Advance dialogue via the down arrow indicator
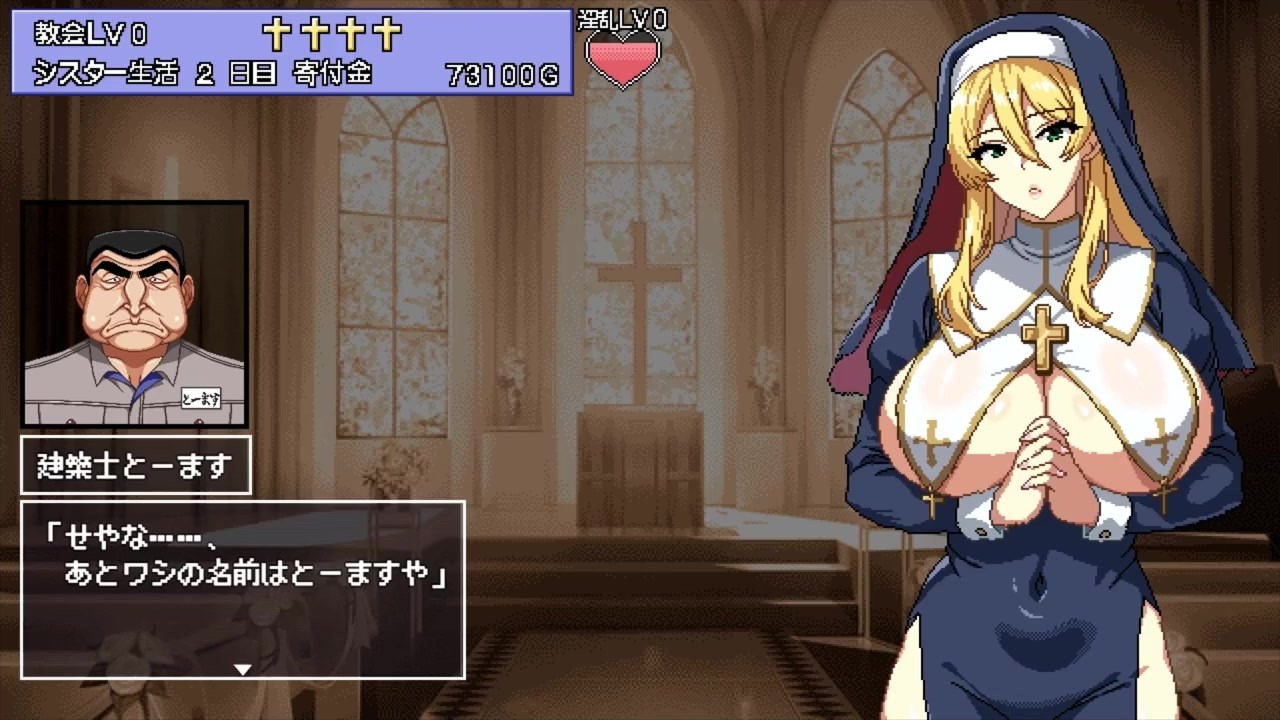 [242, 668]
